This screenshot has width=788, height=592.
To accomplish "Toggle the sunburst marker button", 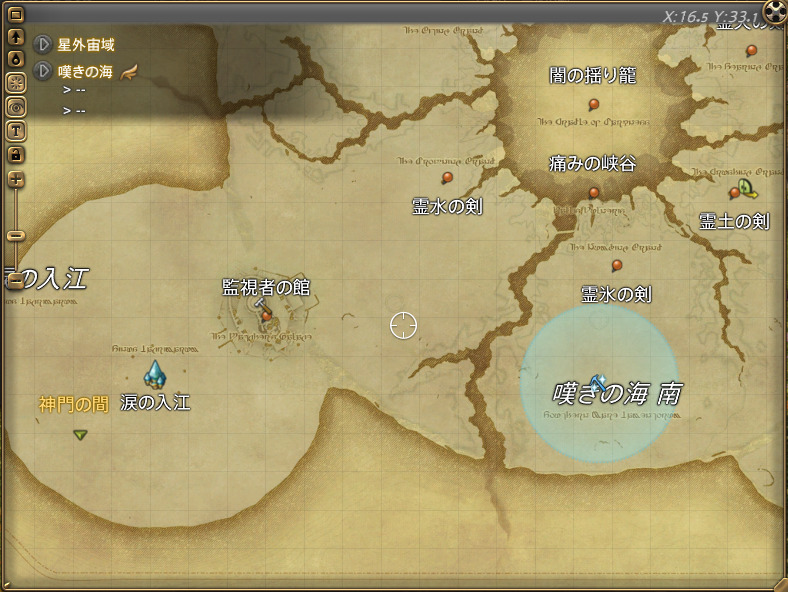I will click(x=16, y=83).
